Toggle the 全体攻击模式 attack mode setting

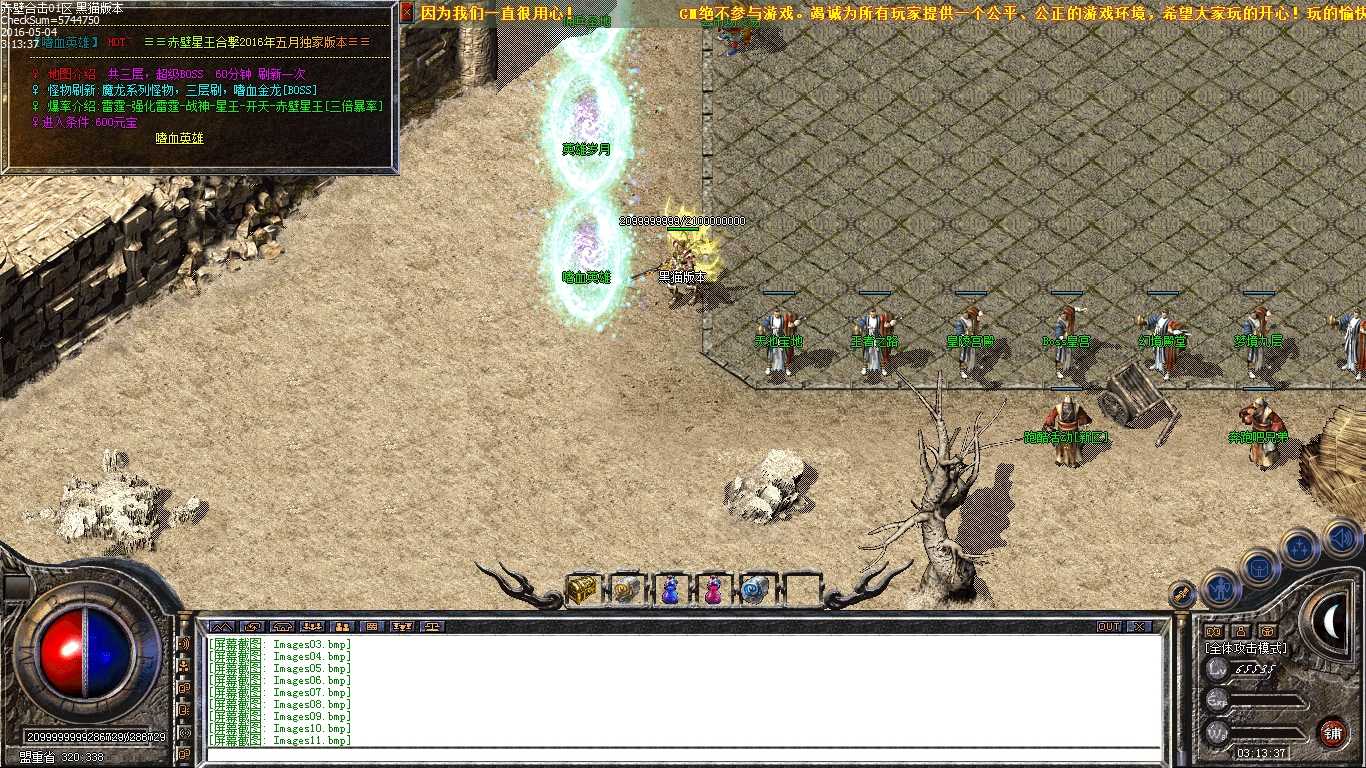click(1246, 646)
